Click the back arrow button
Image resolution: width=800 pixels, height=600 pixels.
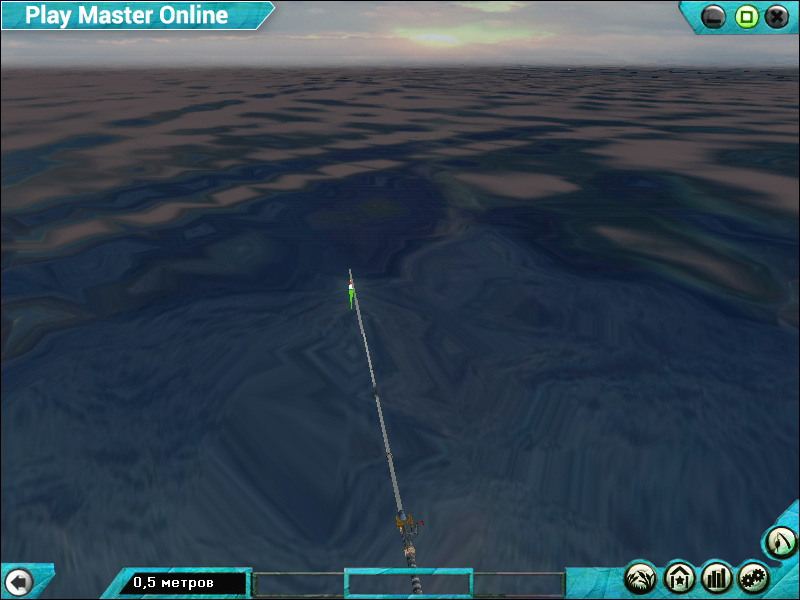point(18,581)
